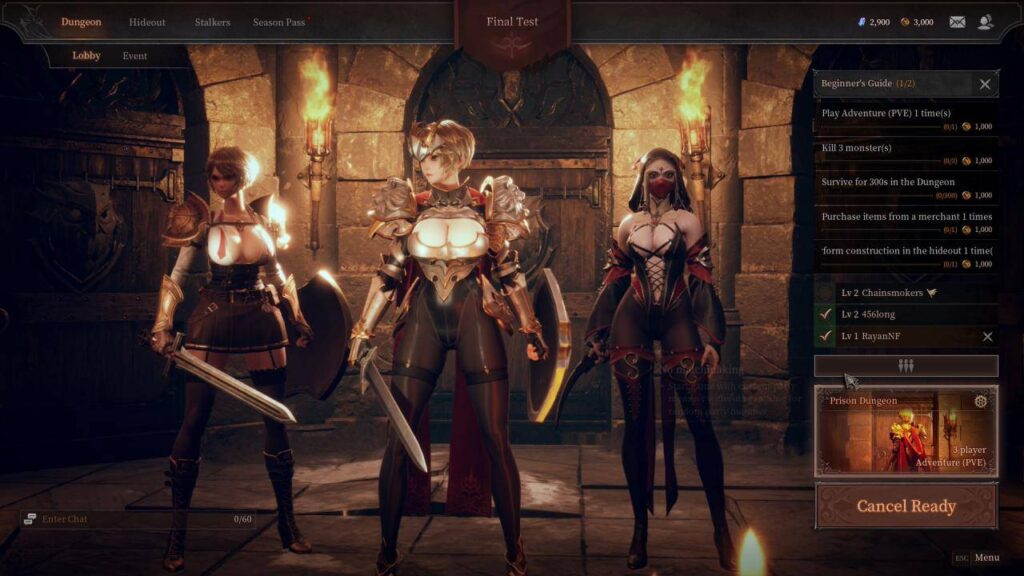Image resolution: width=1024 pixels, height=576 pixels.
Task: Remove RayanNF from the party
Action: pyautogui.click(x=987, y=337)
